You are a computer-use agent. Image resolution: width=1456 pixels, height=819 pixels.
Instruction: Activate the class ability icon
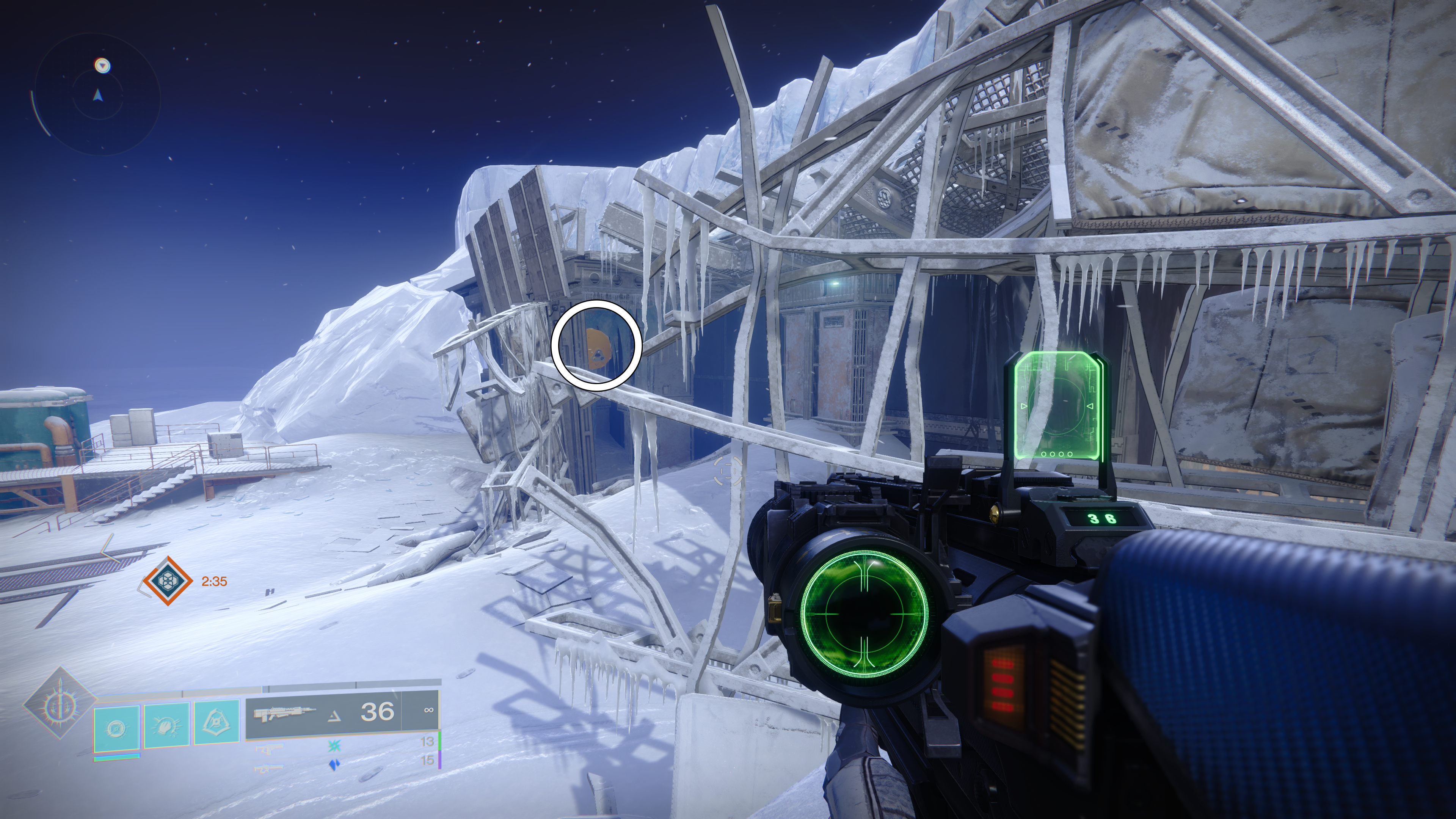217,723
